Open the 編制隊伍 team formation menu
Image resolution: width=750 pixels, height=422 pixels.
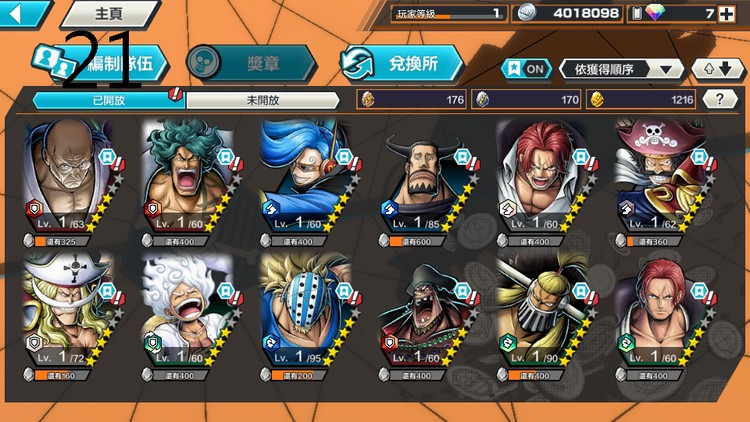coord(100,62)
